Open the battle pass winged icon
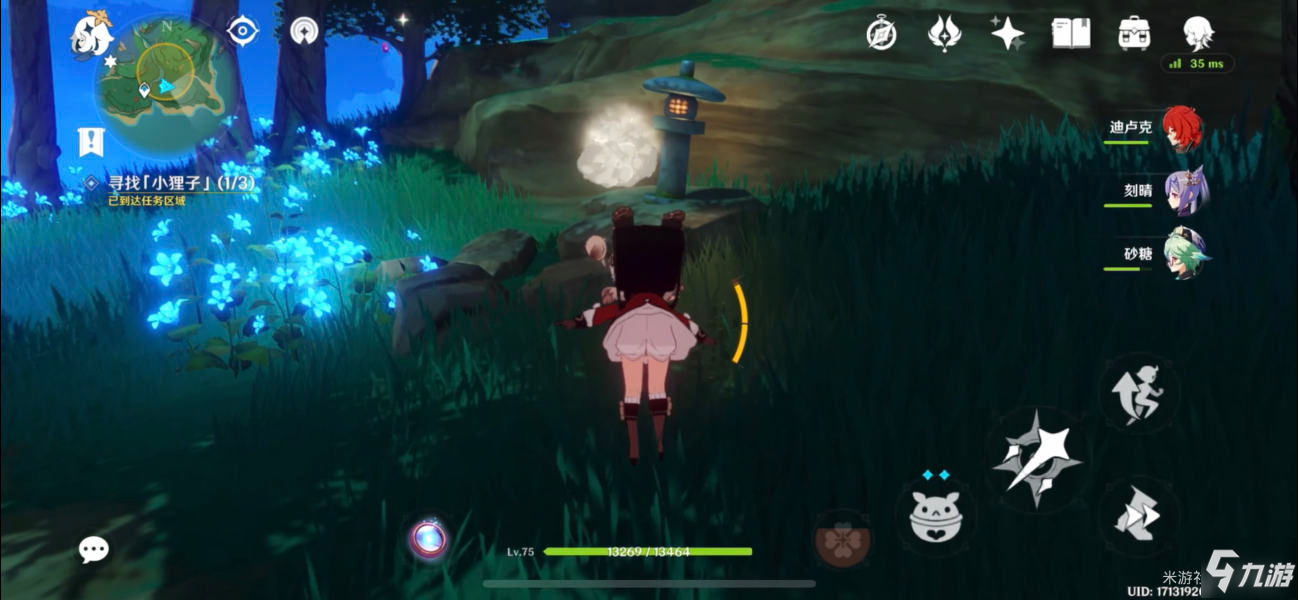Image resolution: width=1298 pixels, height=600 pixels. click(x=944, y=34)
